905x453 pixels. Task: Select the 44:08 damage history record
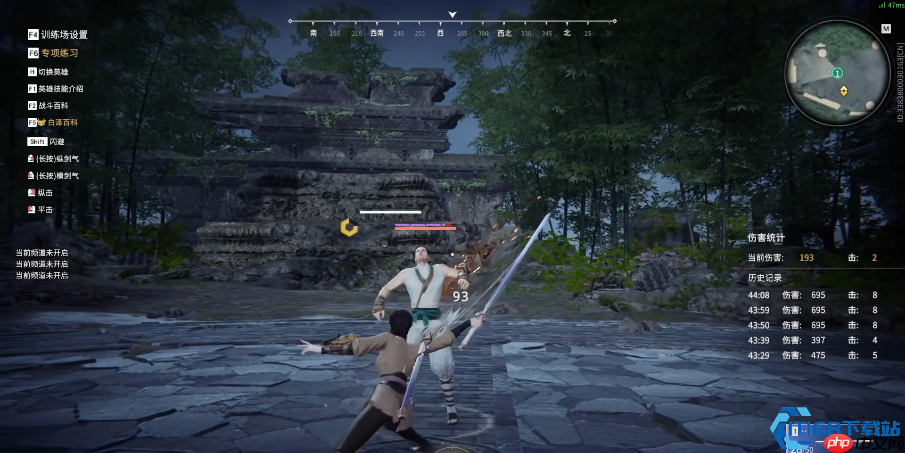click(x=814, y=295)
